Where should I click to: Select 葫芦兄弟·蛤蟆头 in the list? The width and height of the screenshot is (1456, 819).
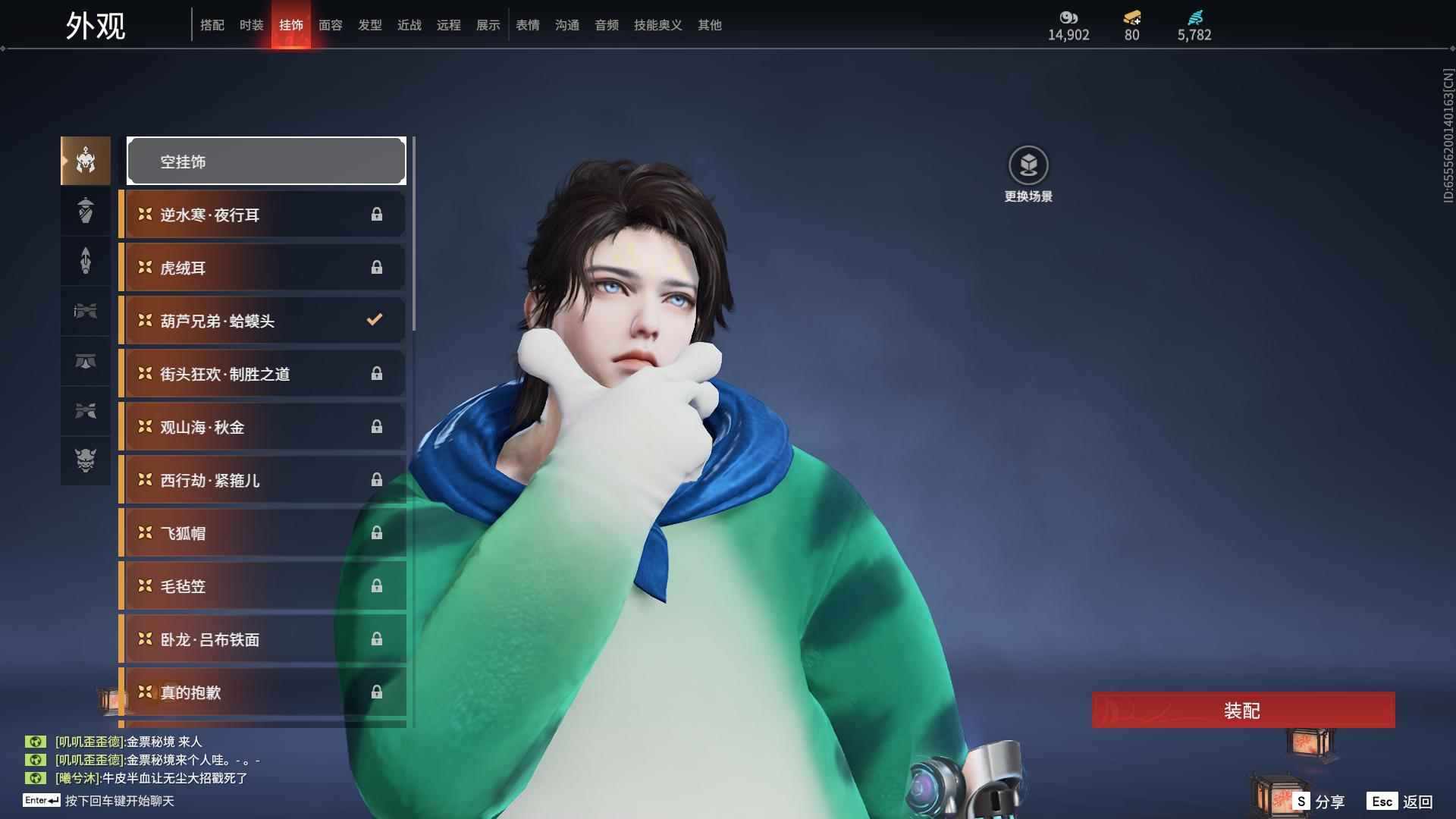(262, 321)
